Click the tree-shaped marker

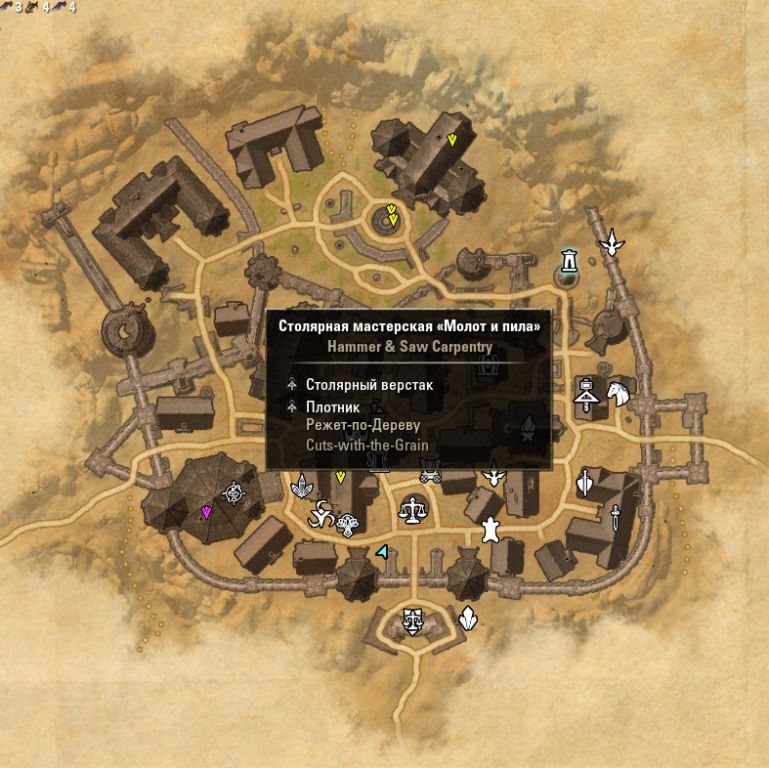[x=348, y=523]
